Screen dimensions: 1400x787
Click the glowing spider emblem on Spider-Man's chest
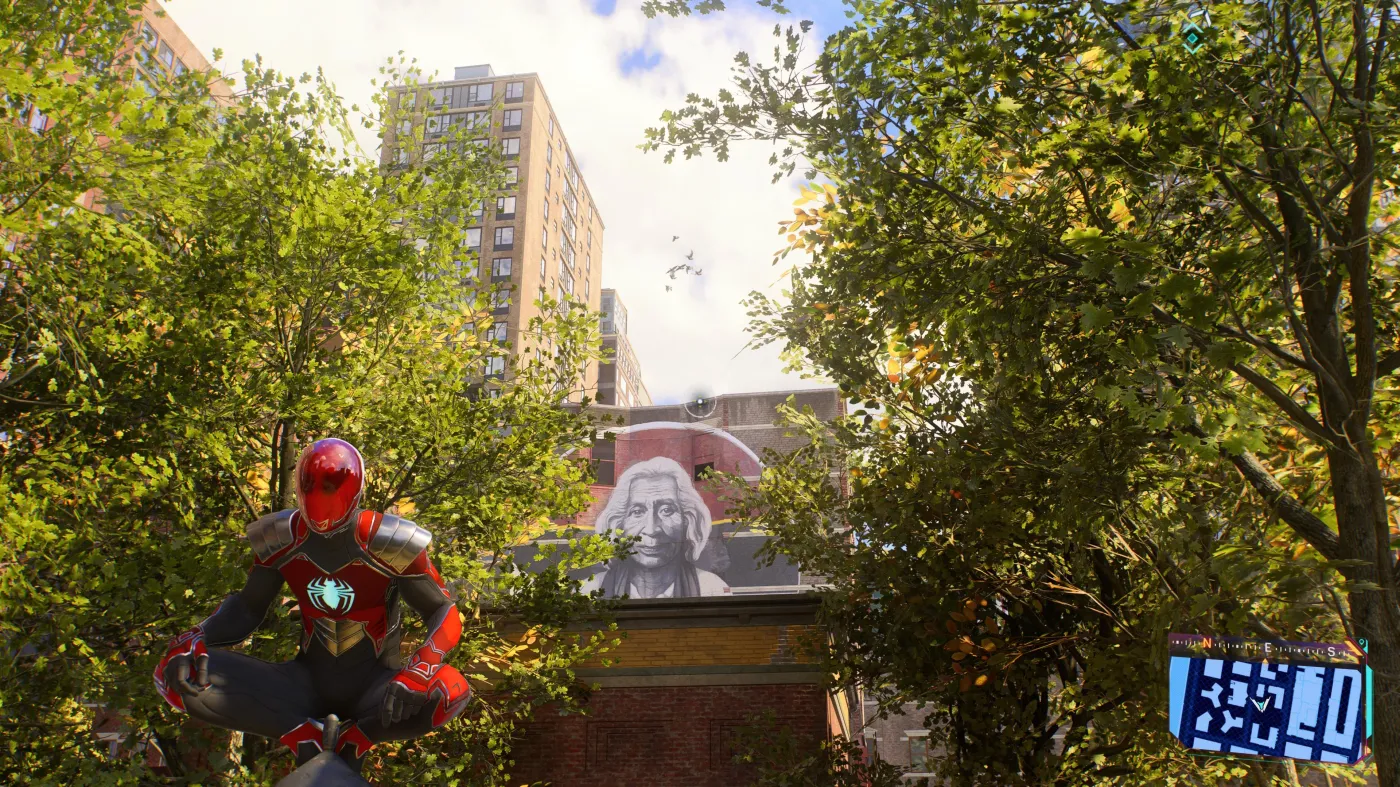[330, 590]
